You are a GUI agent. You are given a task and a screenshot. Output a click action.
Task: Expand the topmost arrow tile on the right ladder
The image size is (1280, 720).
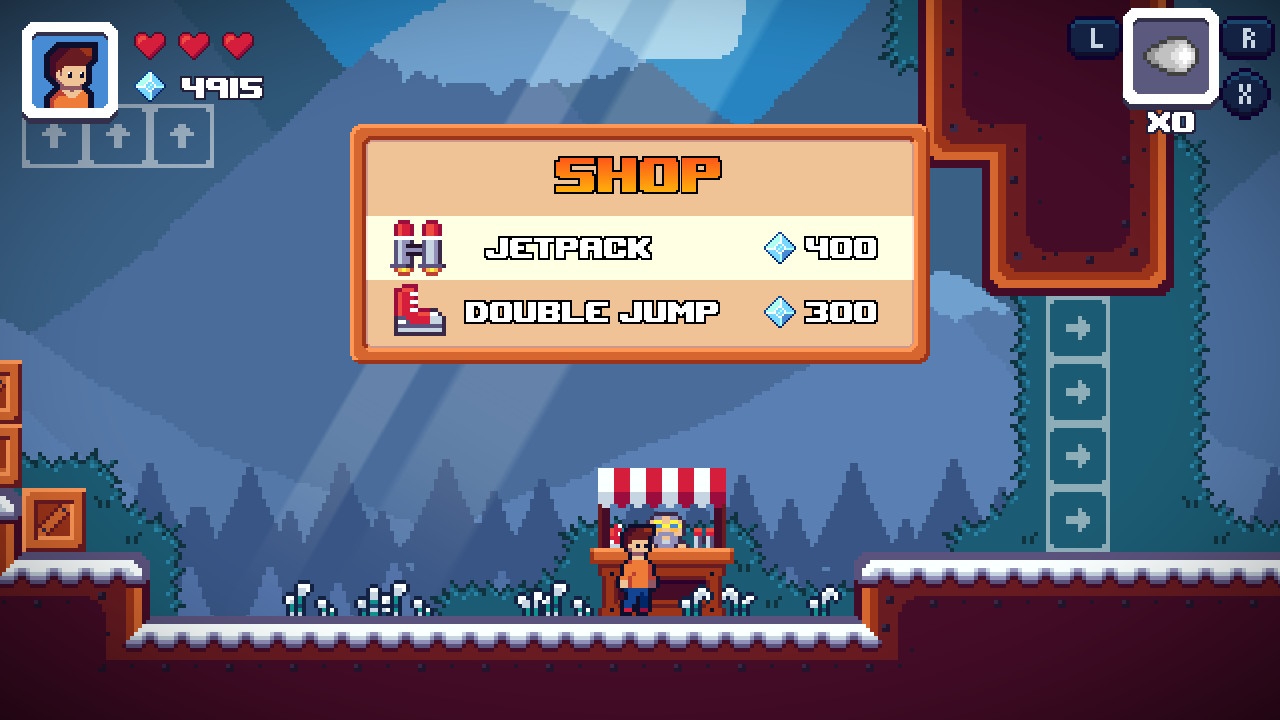(1078, 327)
